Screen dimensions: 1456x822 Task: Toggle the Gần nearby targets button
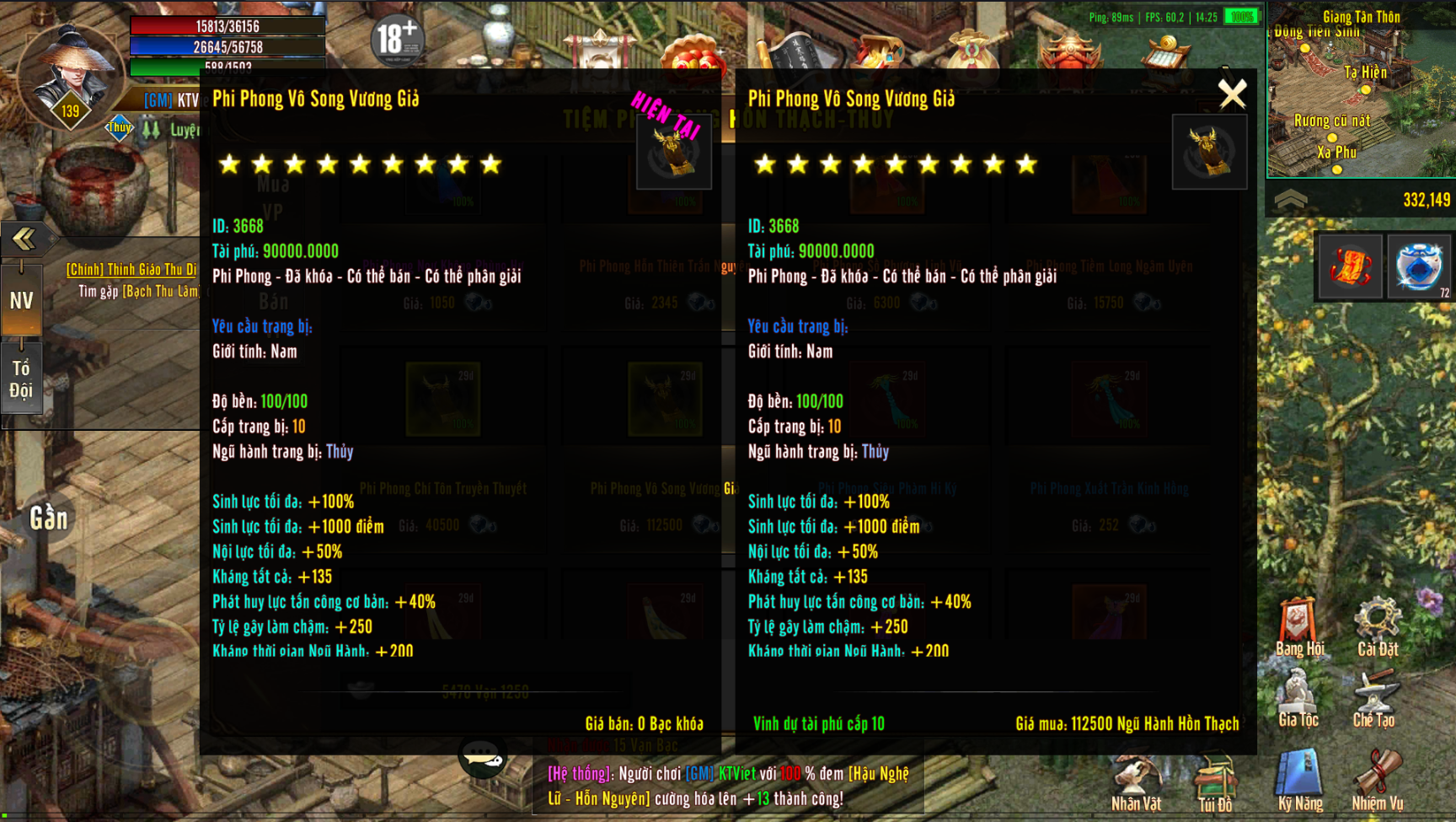coord(49,518)
